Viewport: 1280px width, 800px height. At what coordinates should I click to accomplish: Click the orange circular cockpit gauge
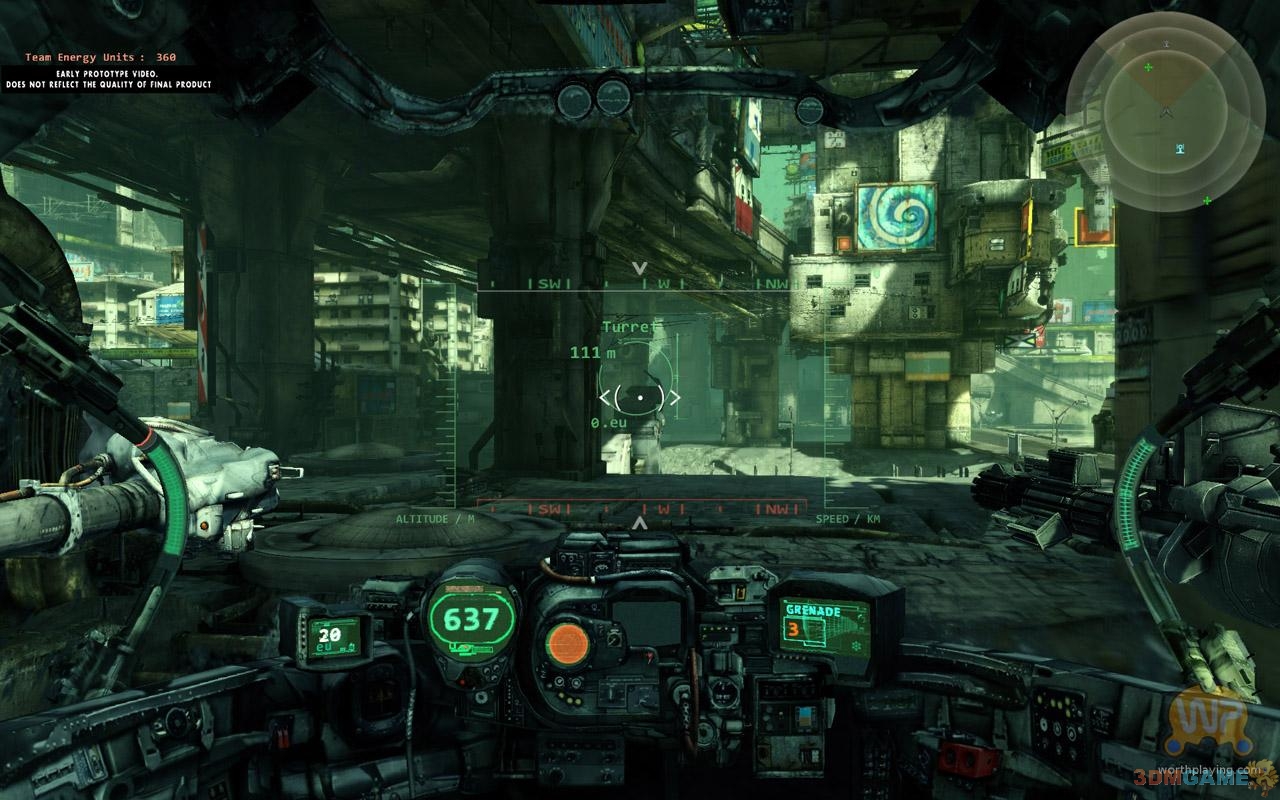pos(568,641)
